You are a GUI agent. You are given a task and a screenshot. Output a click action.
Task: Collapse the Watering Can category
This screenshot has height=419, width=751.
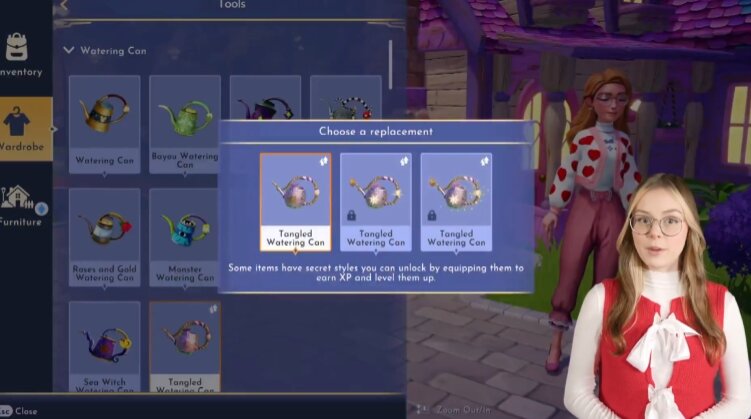click(68, 50)
